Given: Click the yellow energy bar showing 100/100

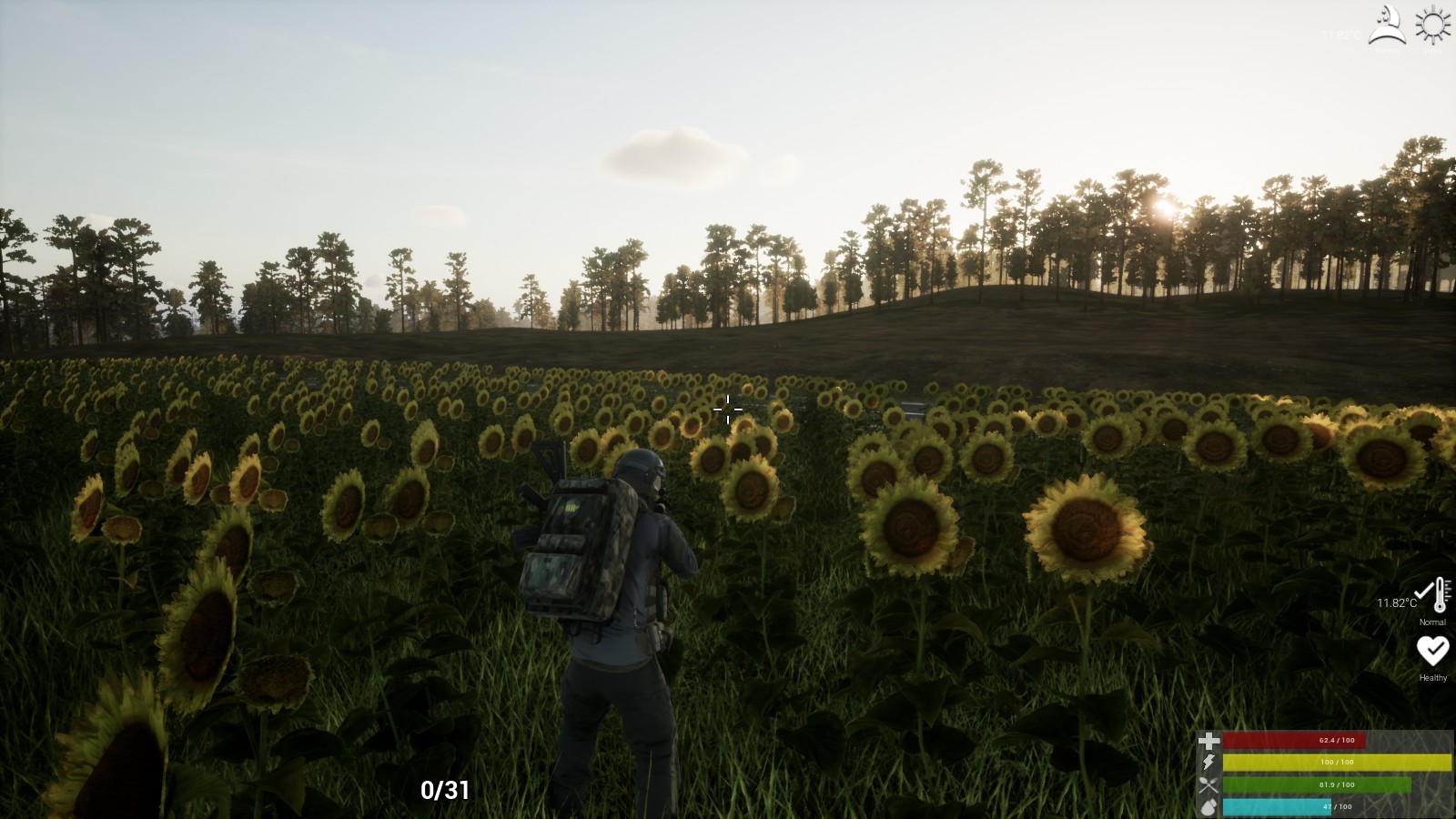Looking at the screenshot, I should click(x=1338, y=763).
